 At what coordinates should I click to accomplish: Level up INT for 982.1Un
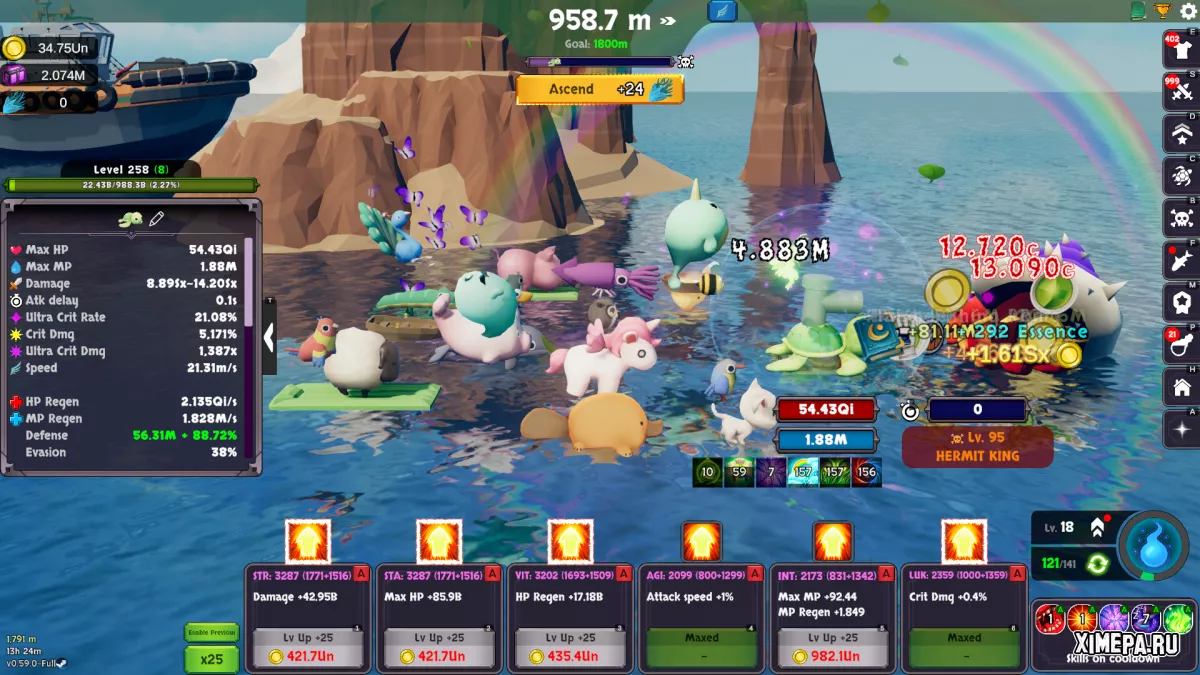coord(833,648)
